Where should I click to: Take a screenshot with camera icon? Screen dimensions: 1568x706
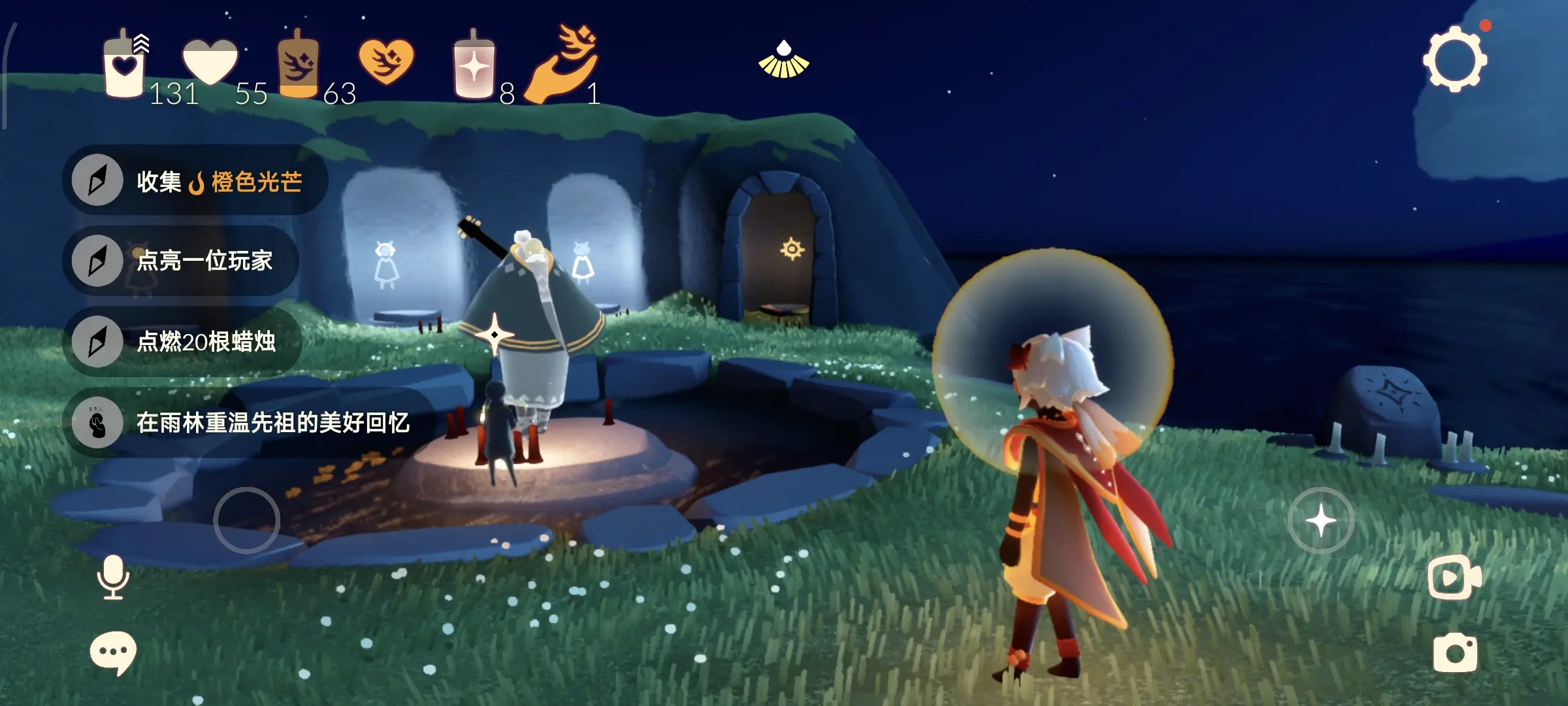[1454, 652]
